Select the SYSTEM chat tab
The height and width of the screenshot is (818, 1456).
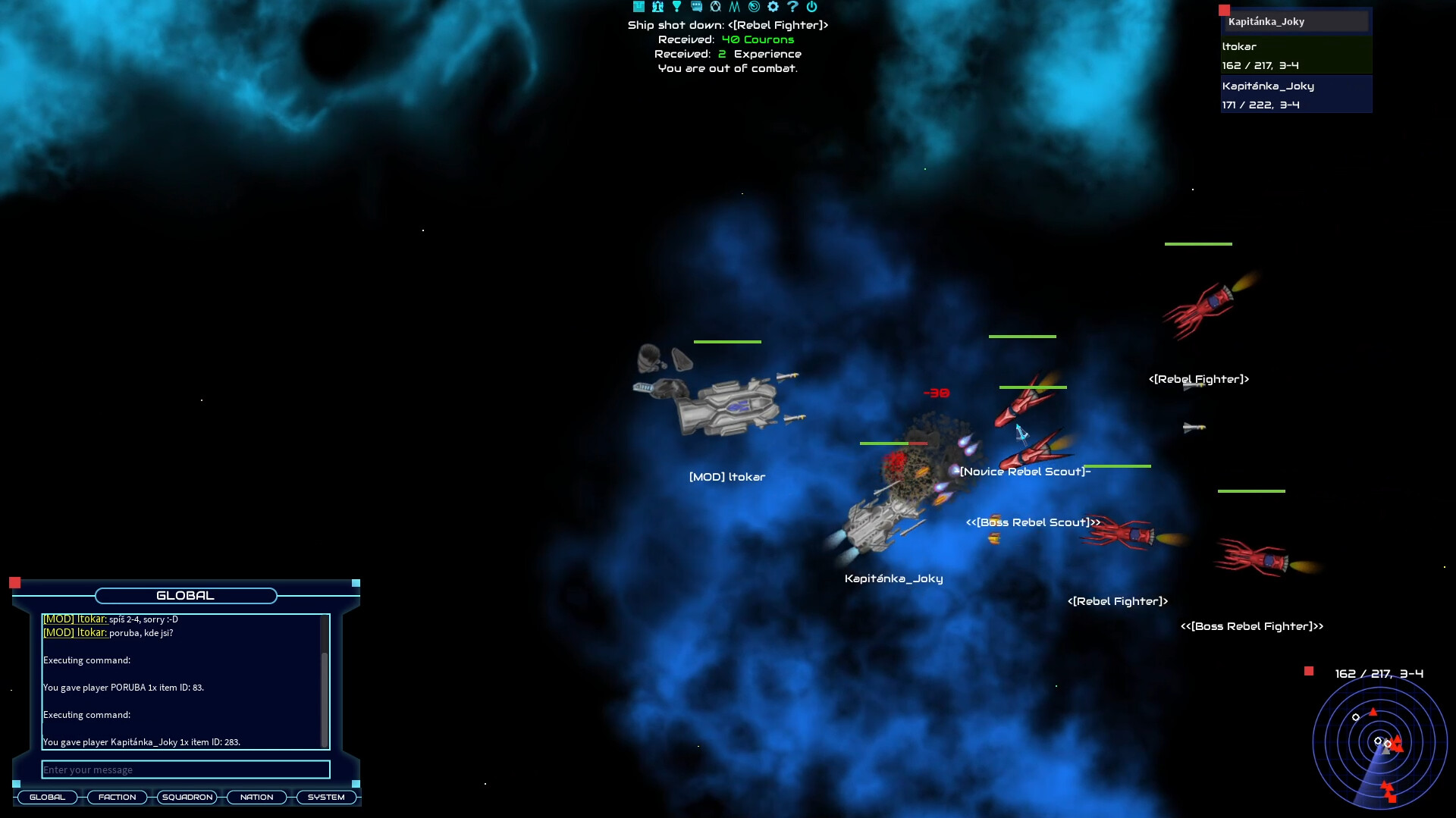point(326,797)
